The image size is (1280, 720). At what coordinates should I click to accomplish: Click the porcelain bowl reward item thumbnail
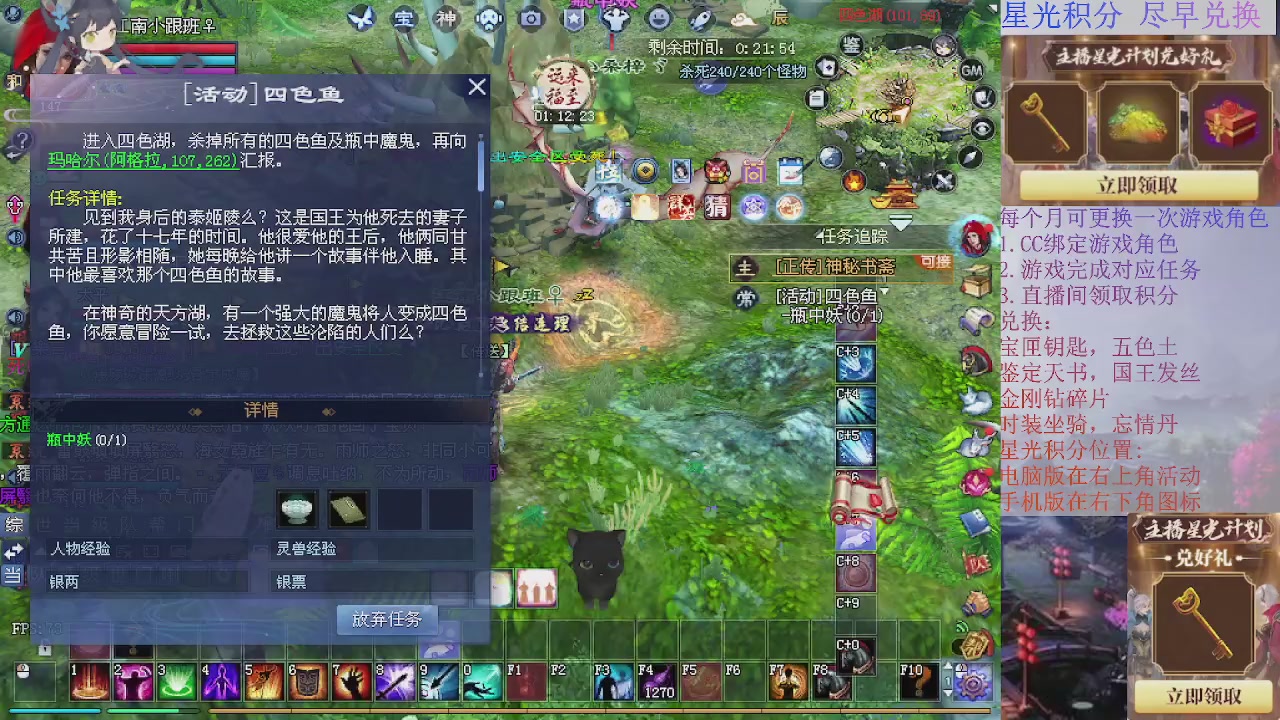(295, 508)
